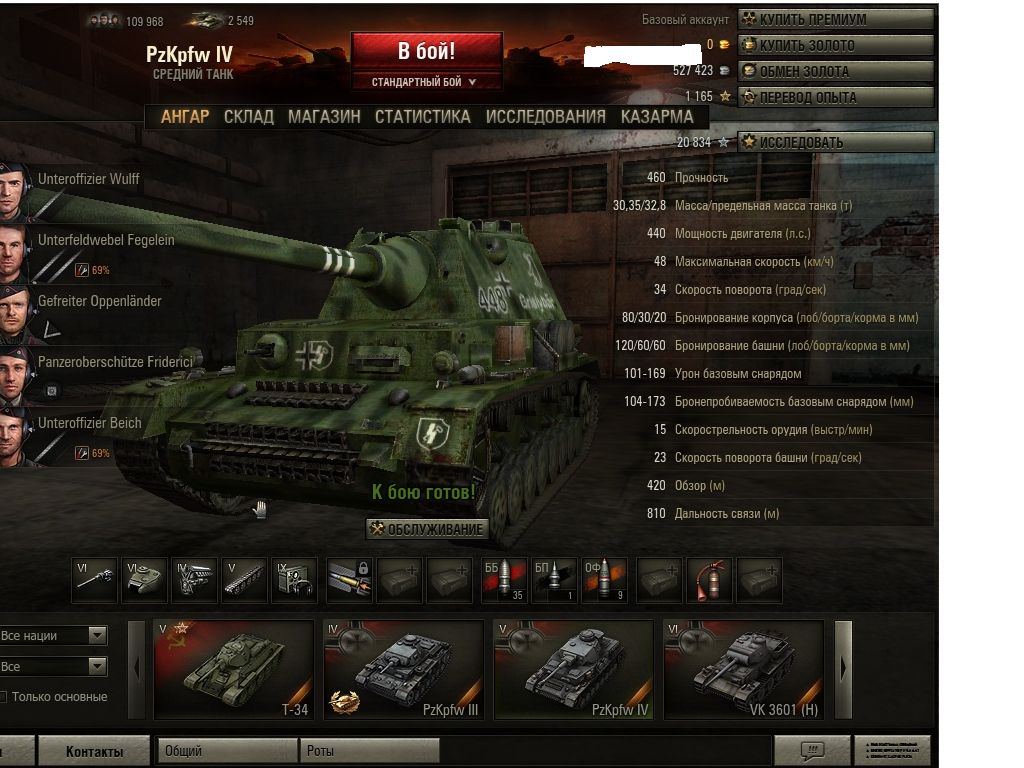Viewport: 1024px width, 768px height.
Task: Switch to the Склад tab
Action: pyautogui.click(x=248, y=117)
